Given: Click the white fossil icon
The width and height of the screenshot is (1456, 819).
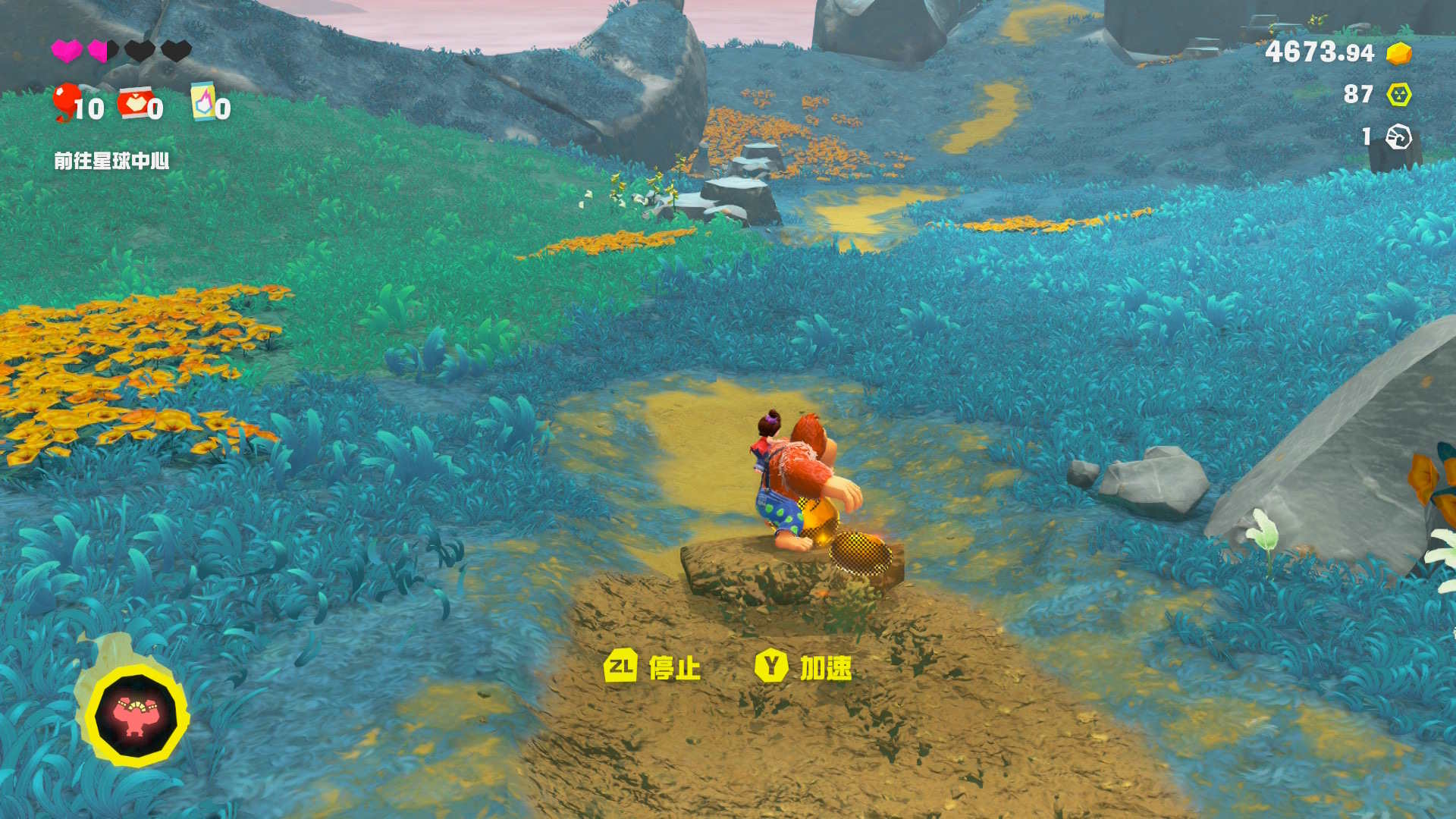Looking at the screenshot, I should point(1398,137).
